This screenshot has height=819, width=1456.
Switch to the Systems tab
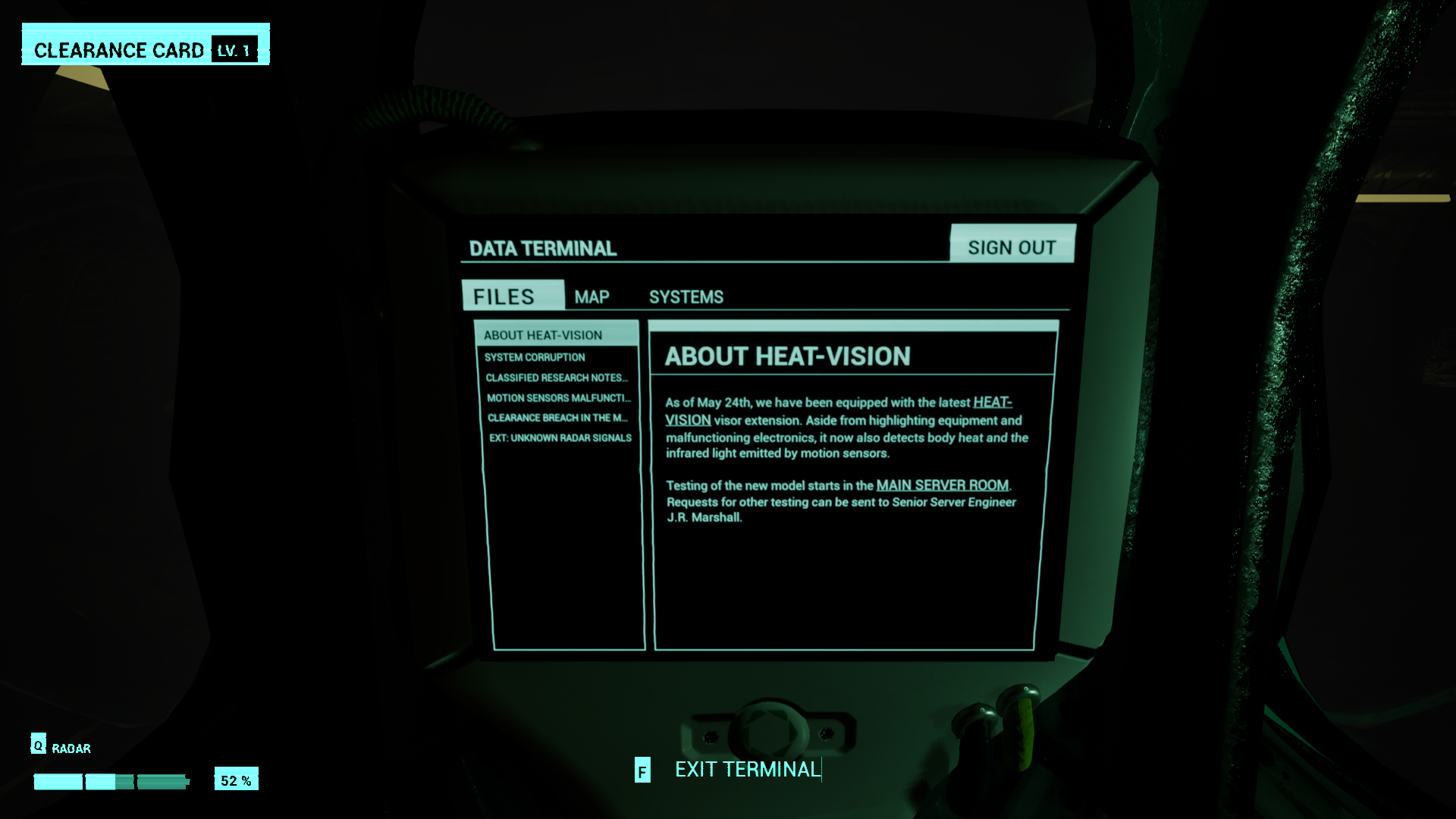click(x=686, y=297)
